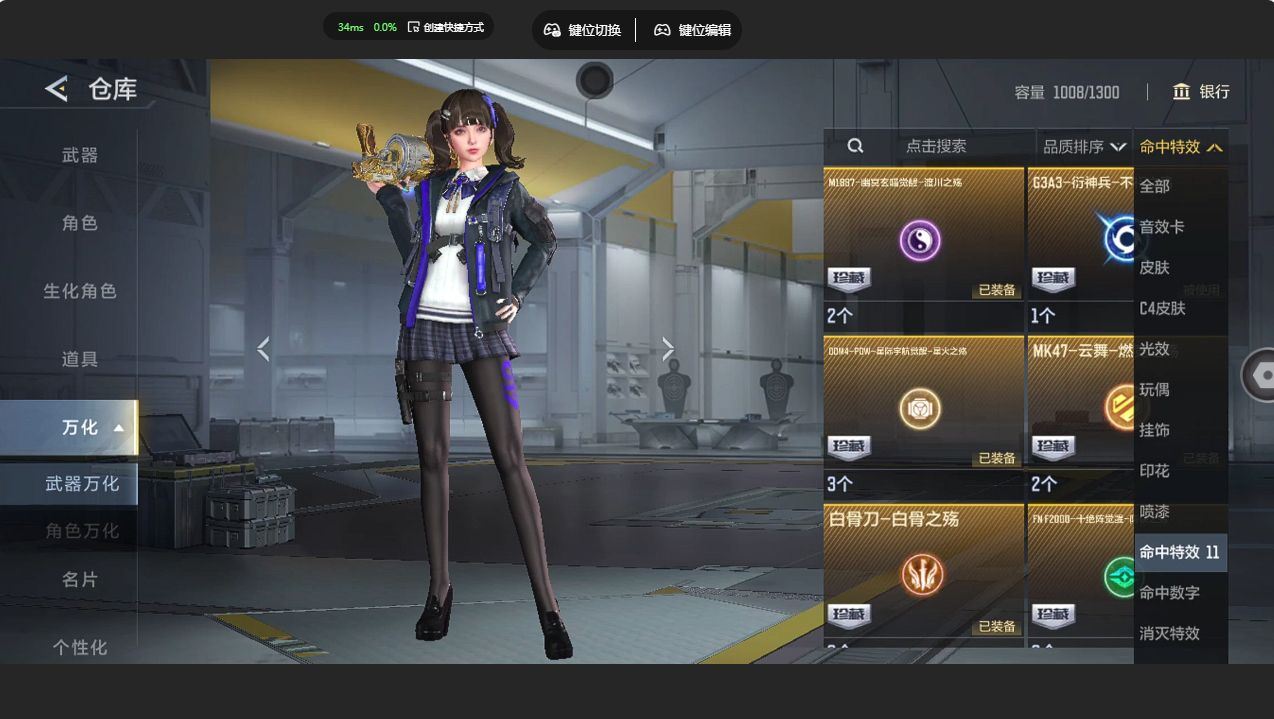The height and width of the screenshot is (719, 1274).
Task: Open the 武器 category
Action: [80, 155]
